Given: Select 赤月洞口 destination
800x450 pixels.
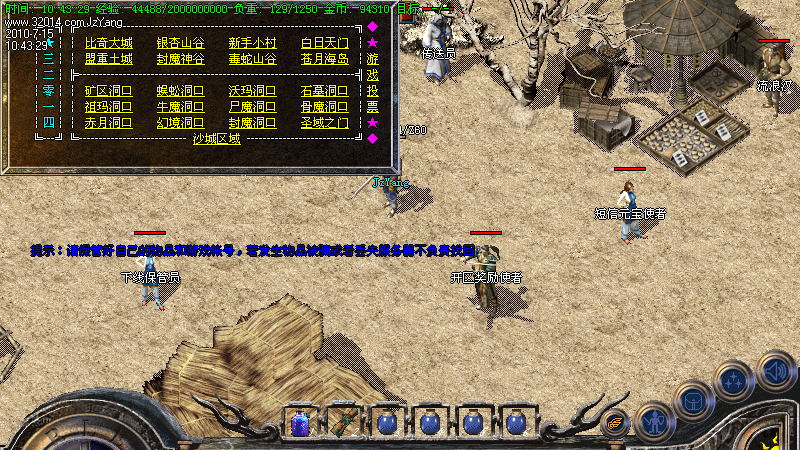Looking at the screenshot, I should [108, 123].
